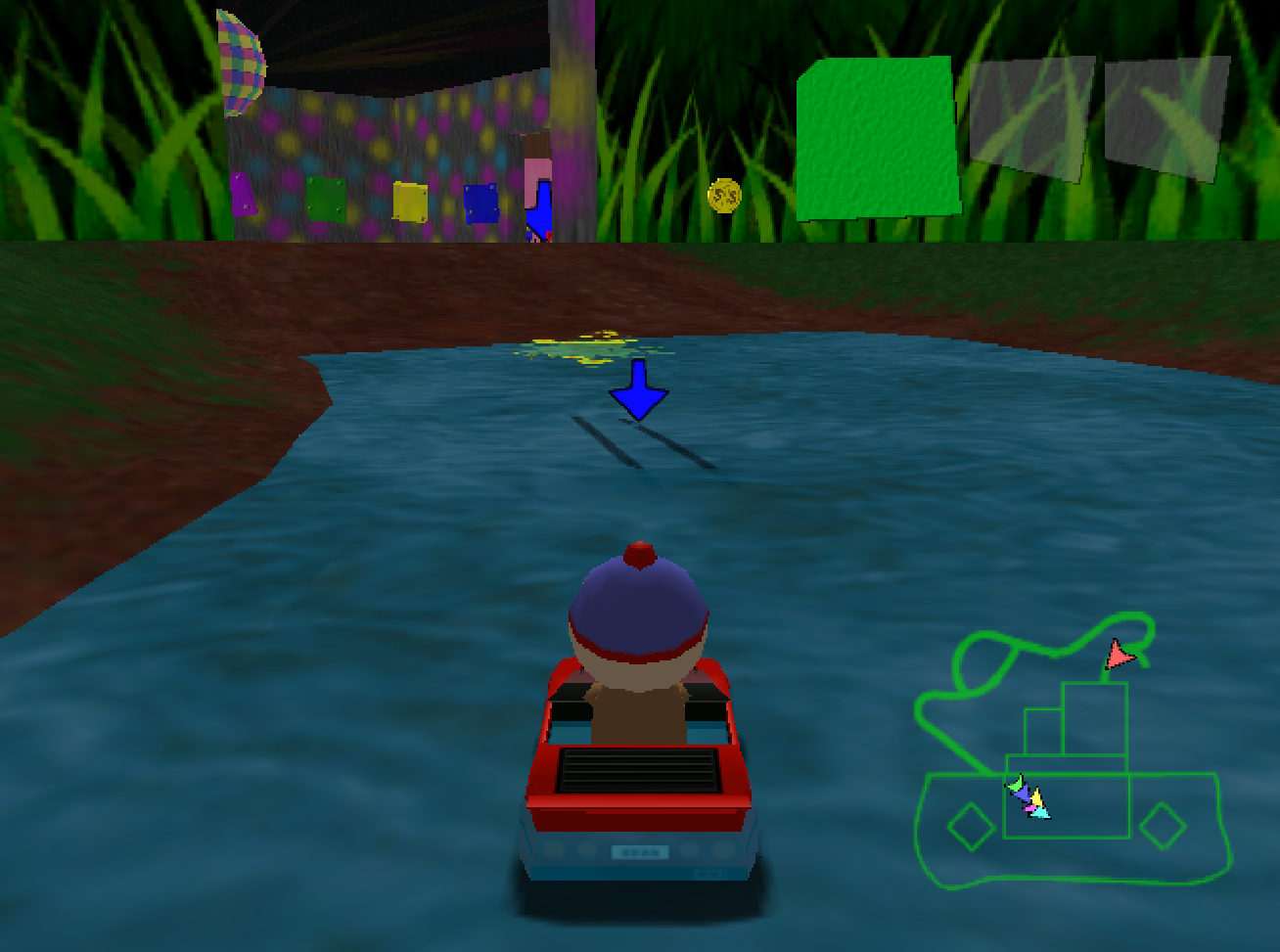
Task: Select the blue player arrow on the minimap
Action: 1024,793
